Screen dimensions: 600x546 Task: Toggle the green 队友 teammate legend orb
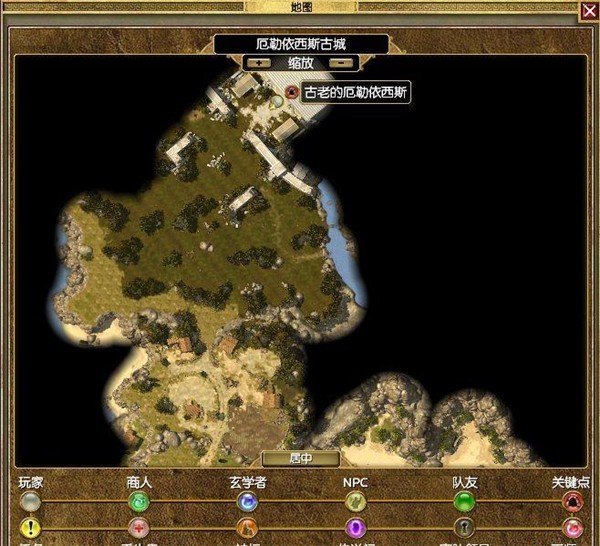(464, 500)
